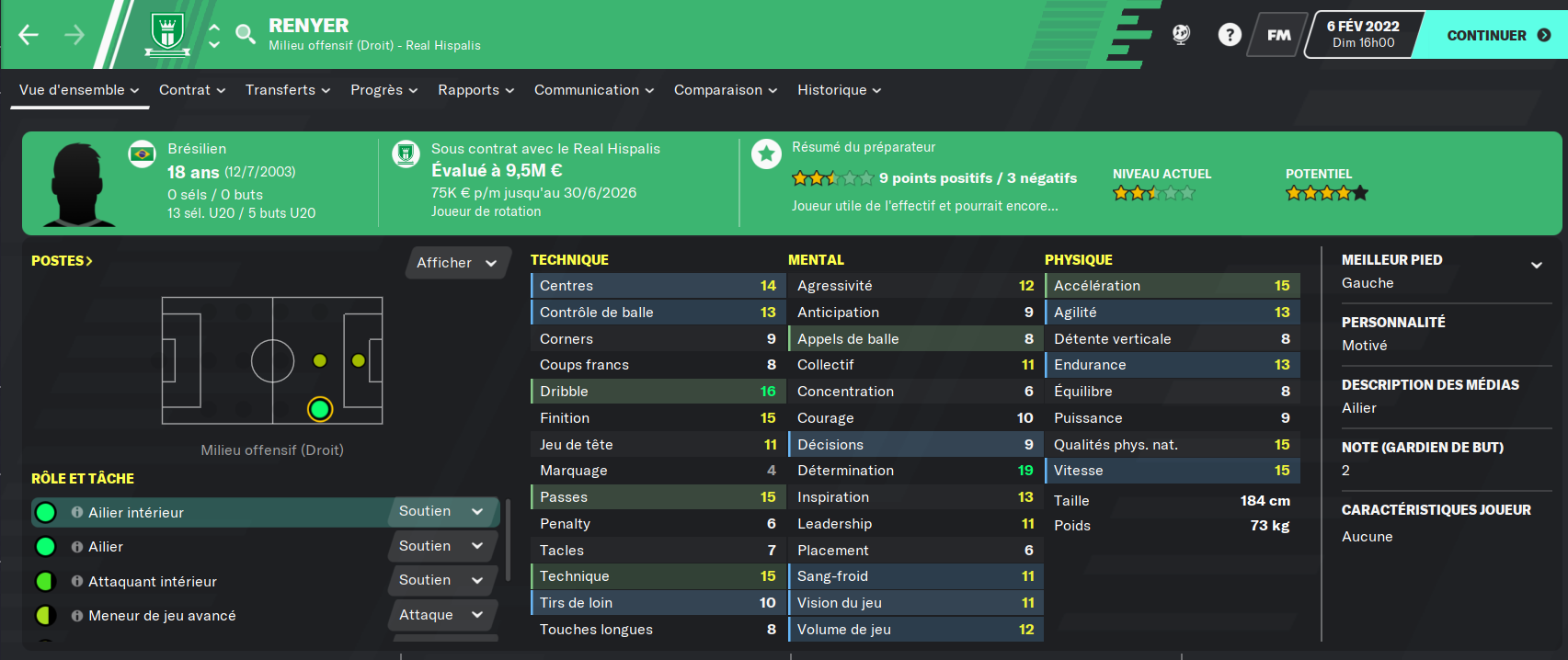Open the search magnifying glass
Image resolution: width=1568 pixels, height=660 pixels.
click(246, 35)
